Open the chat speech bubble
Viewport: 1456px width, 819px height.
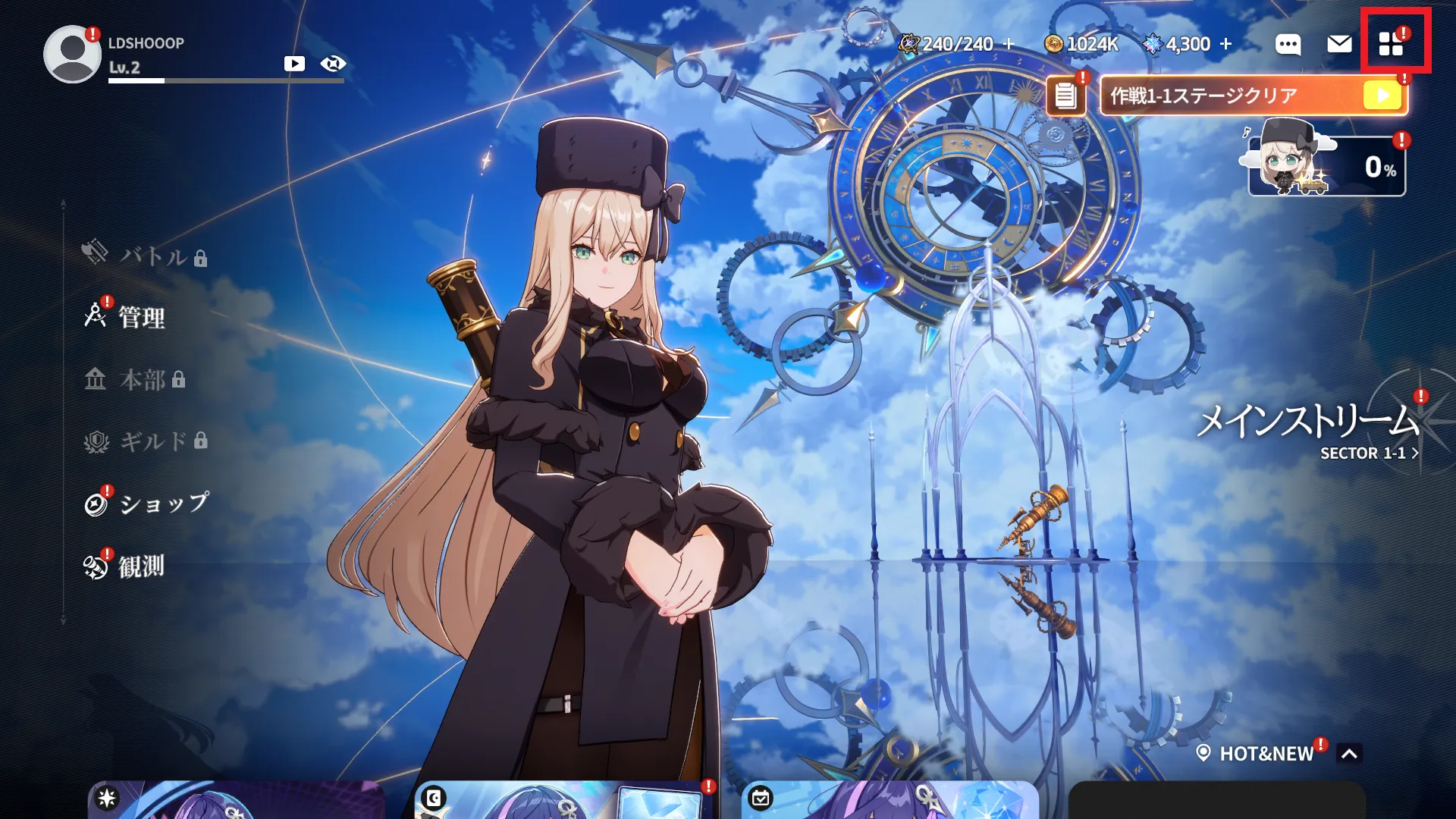1288,45
